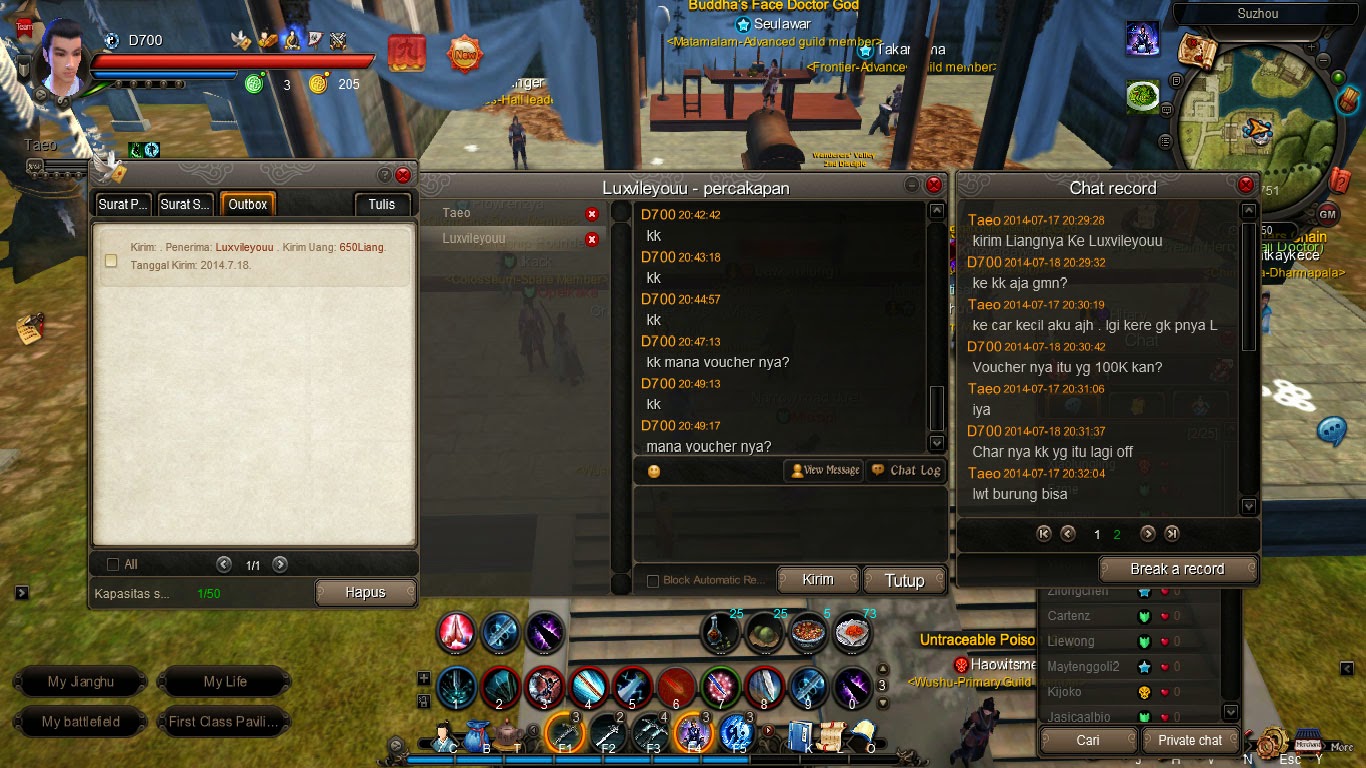
Task: Open the emoticon picker in chat
Action: coord(654,471)
